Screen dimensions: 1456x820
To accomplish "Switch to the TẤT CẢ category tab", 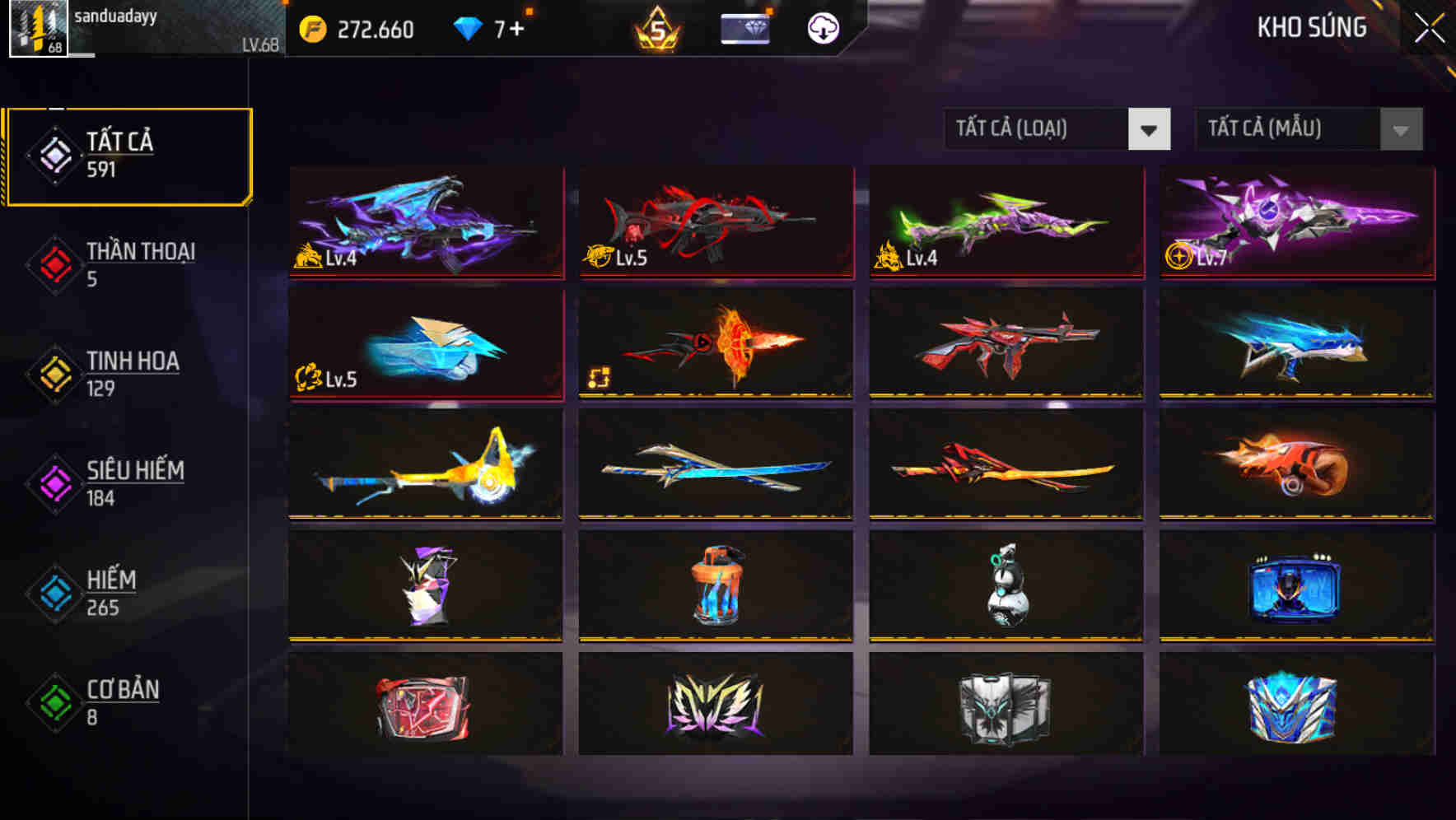I will (128, 153).
